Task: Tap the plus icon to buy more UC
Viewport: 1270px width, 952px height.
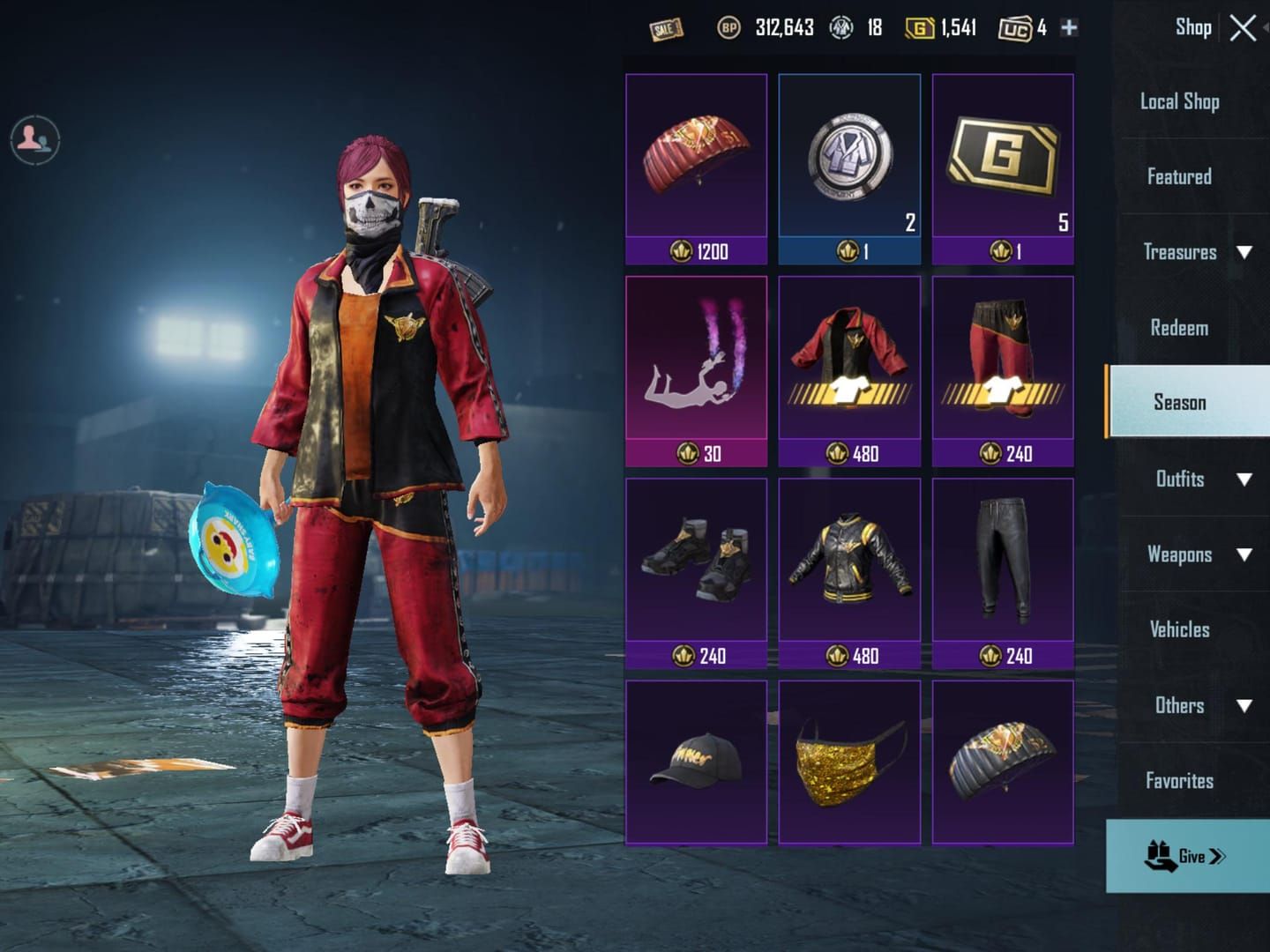Action: [1068, 27]
